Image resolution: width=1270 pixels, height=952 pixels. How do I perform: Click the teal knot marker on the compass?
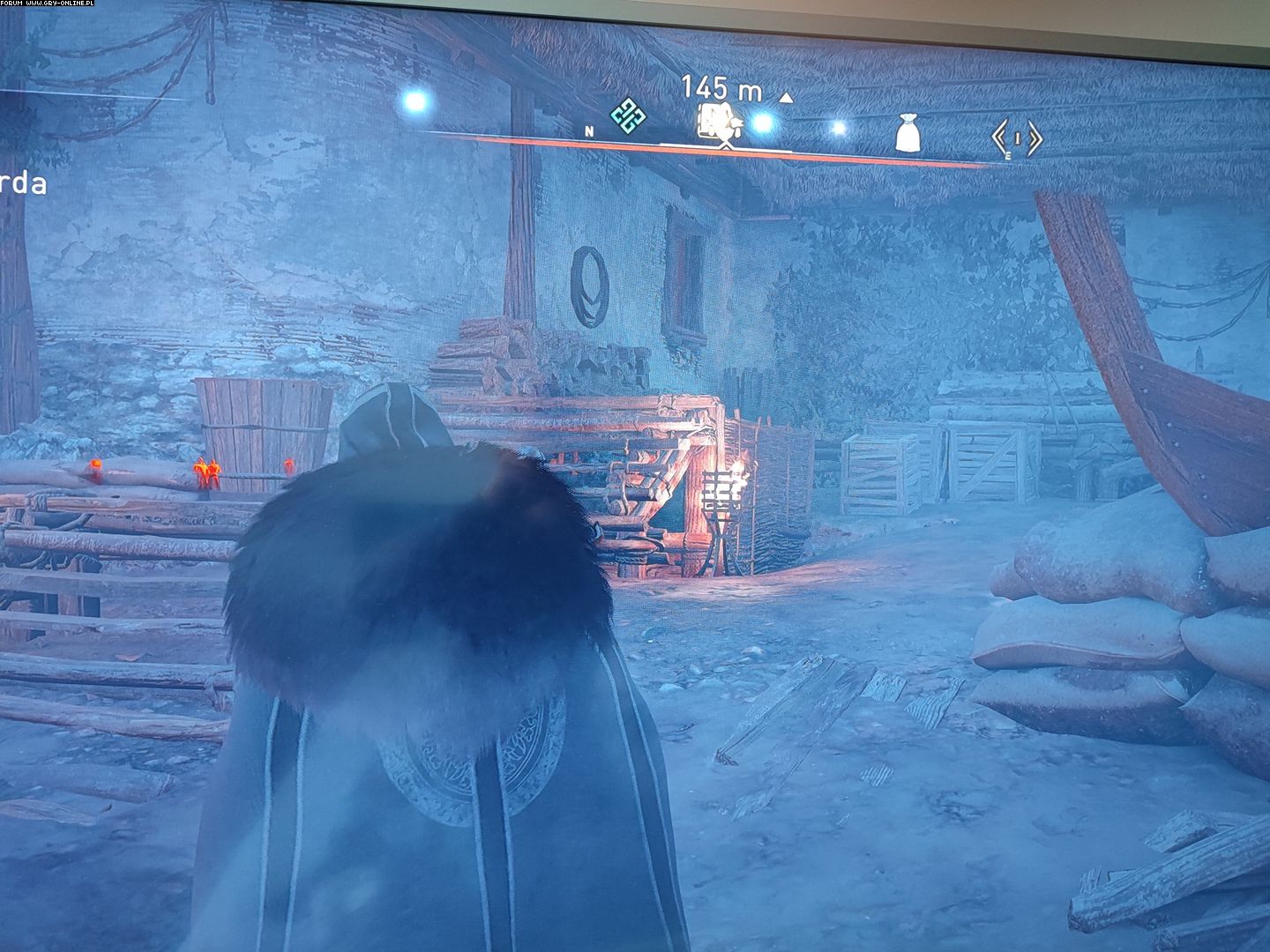[x=629, y=117]
